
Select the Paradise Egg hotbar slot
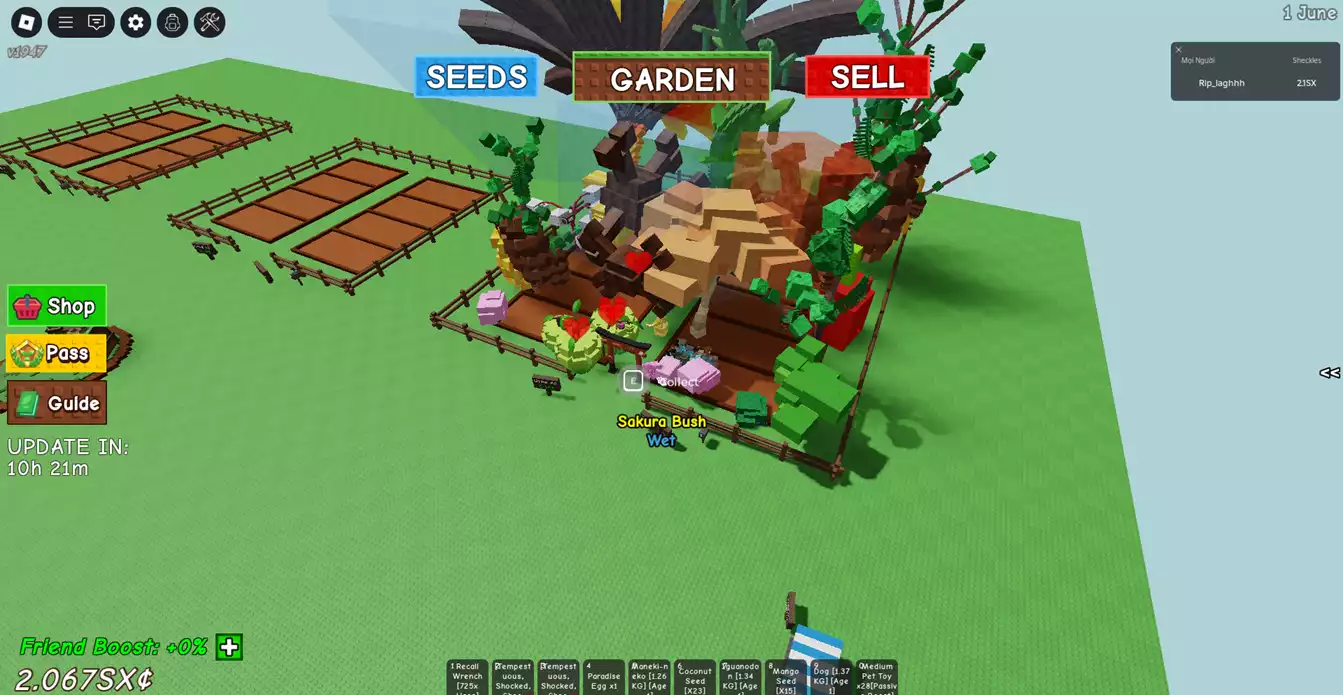click(604, 677)
